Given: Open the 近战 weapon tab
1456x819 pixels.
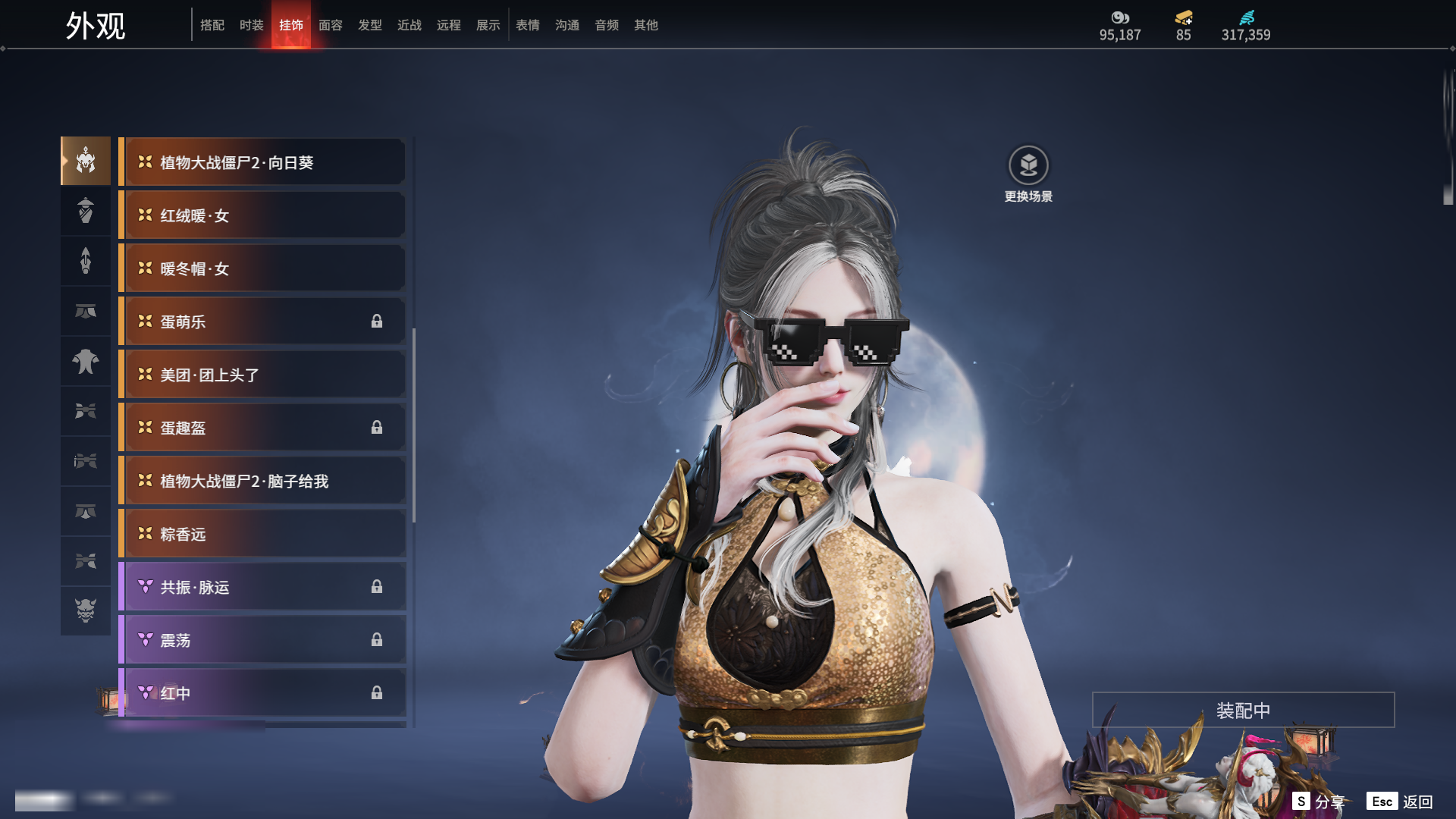Looking at the screenshot, I should click(x=409, y=25).
